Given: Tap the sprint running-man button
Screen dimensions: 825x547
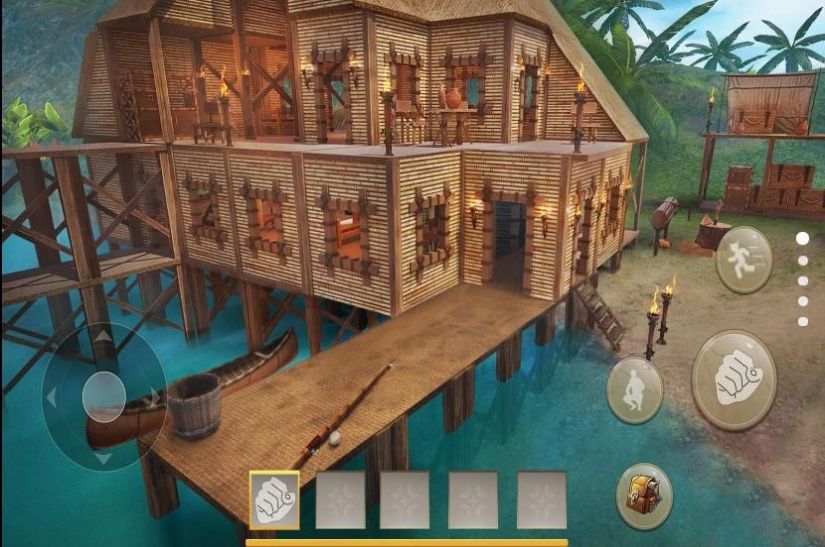Looking at the screenshot, I should click(x=743, y=260).
